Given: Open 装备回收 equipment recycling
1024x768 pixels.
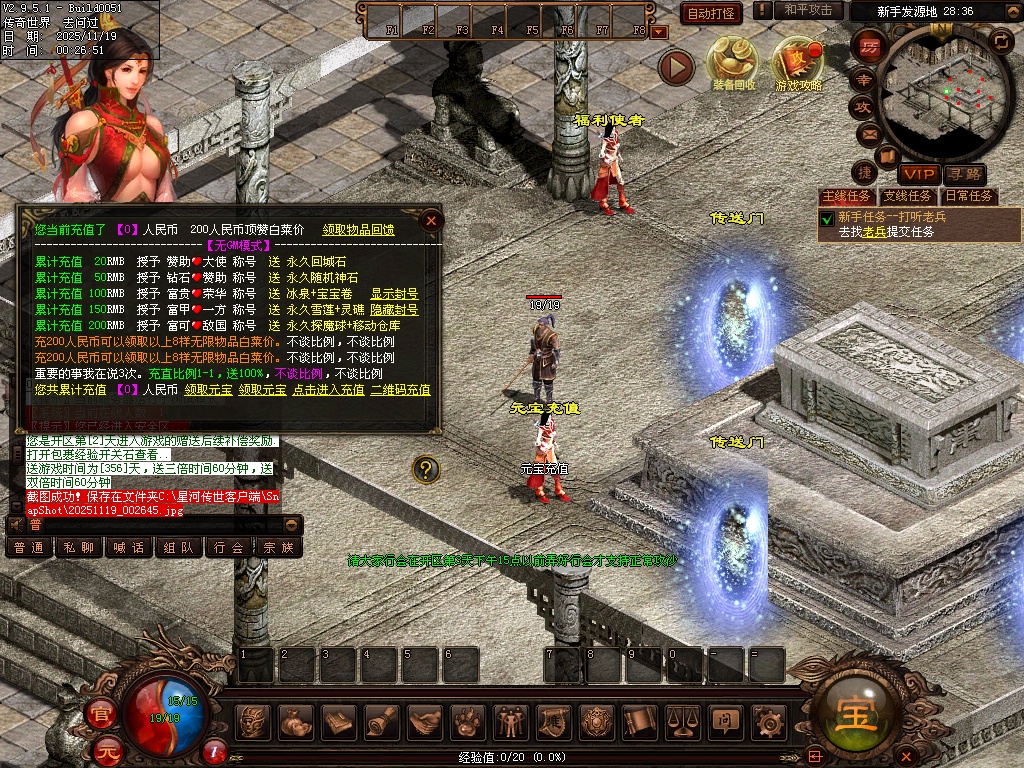Looking at the screenshot, I should click(734, 66).
